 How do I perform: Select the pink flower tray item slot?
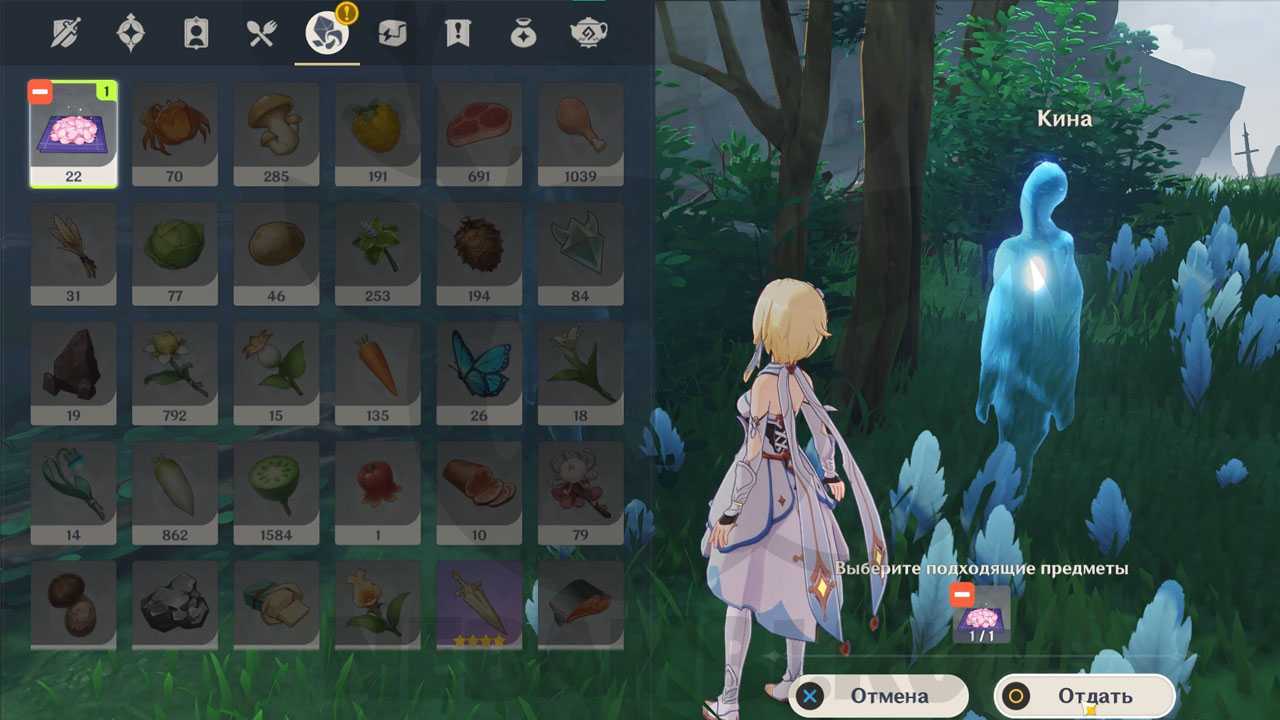[74, 134]
